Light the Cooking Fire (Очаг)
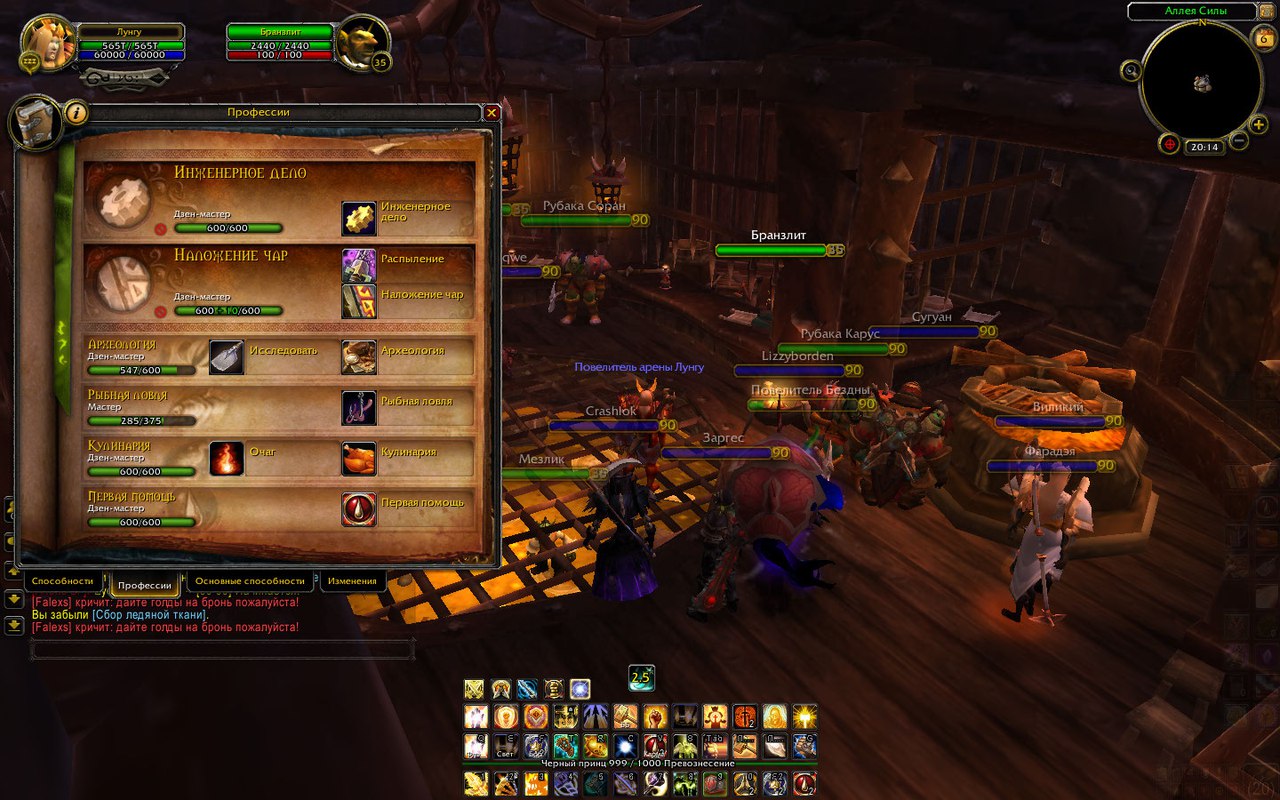 [226, 458]
